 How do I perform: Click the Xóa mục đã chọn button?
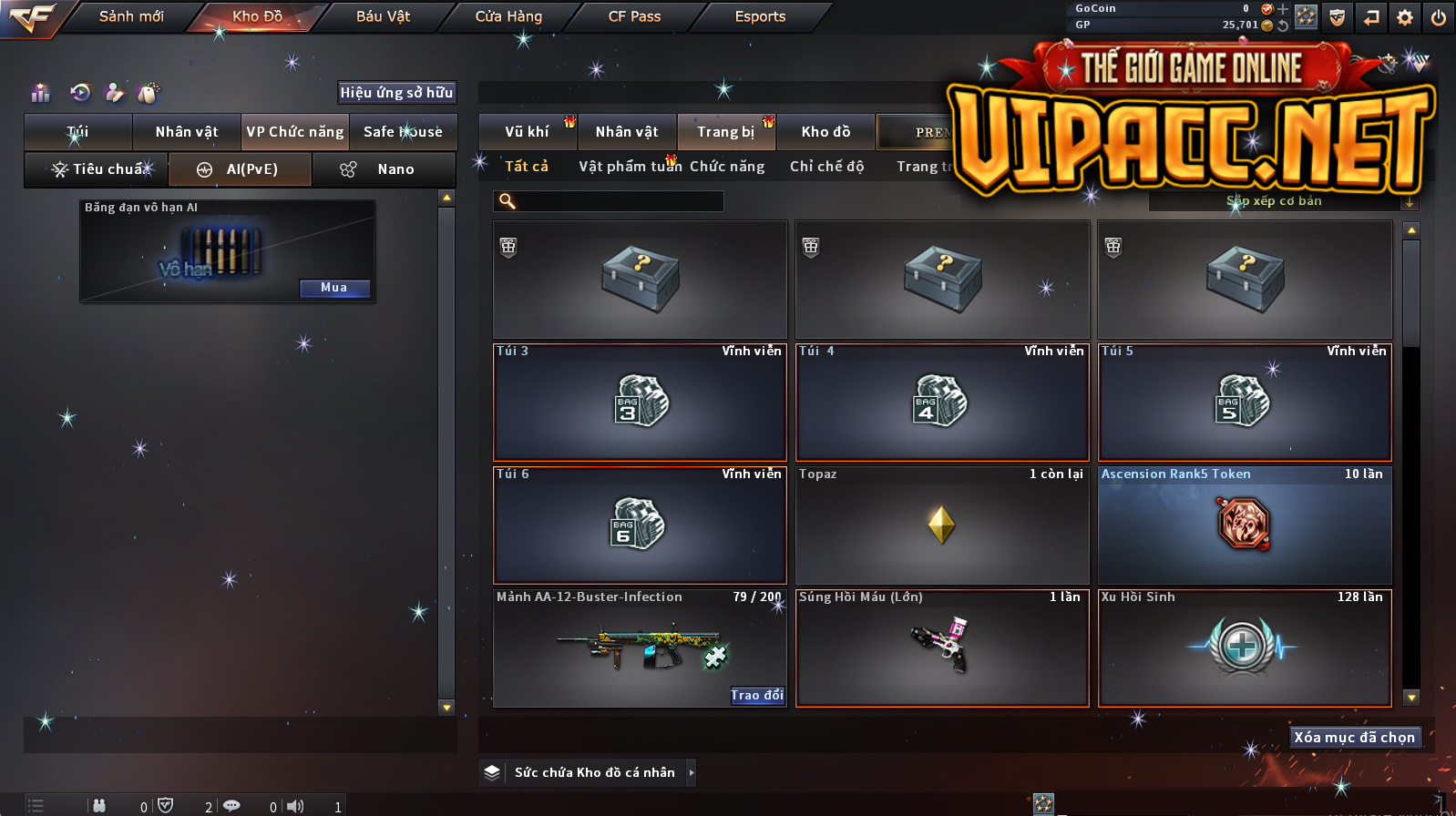coord(1354,738)
